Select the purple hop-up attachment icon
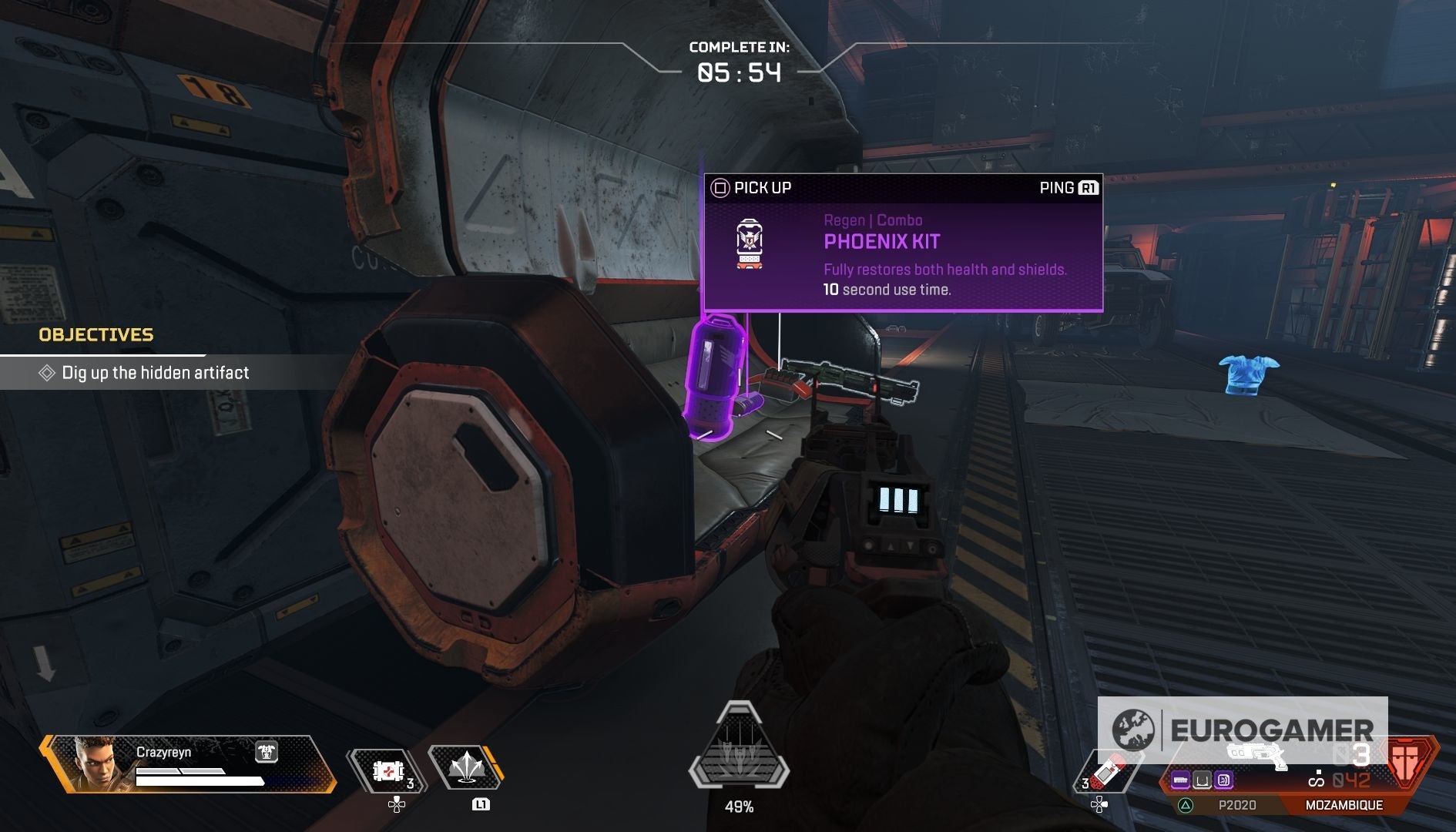 point(1223,781)
